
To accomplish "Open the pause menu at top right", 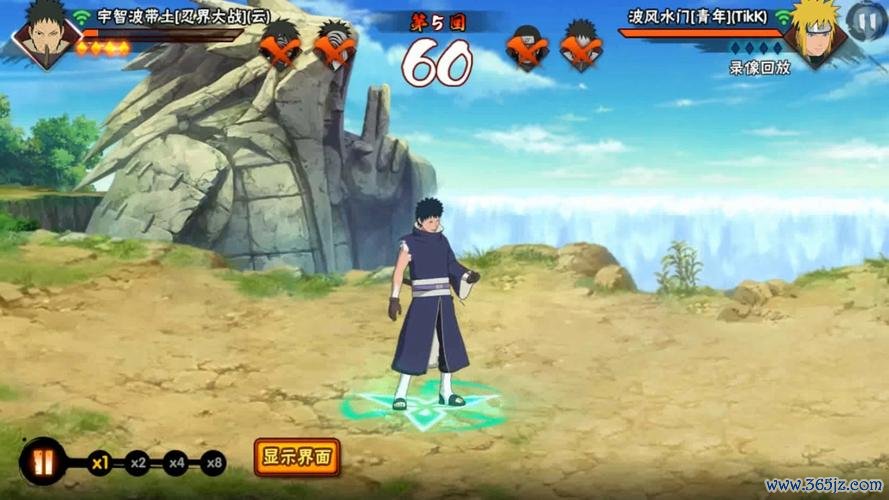I will point(864,19).
